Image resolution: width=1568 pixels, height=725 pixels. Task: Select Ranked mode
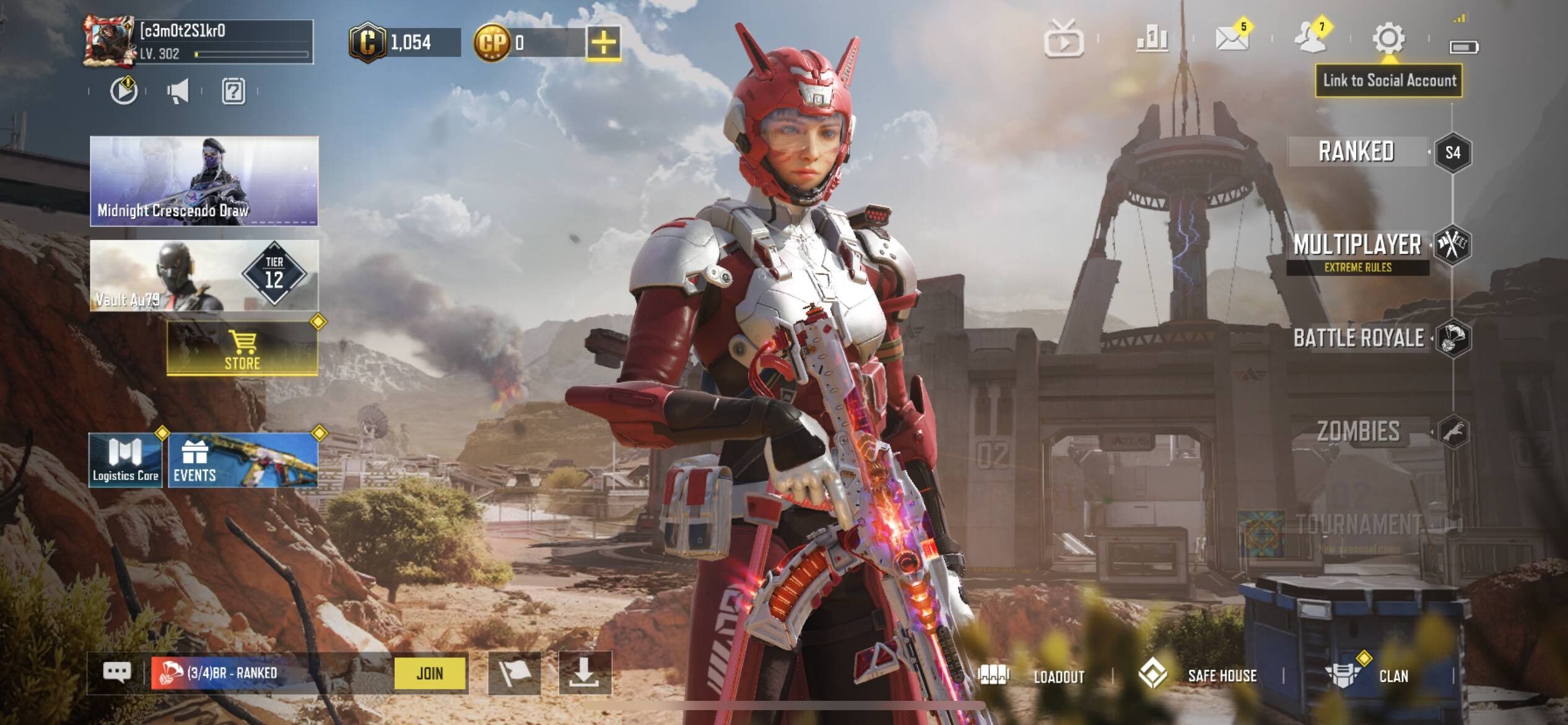pyautogui.click(x=1356, y=152)
